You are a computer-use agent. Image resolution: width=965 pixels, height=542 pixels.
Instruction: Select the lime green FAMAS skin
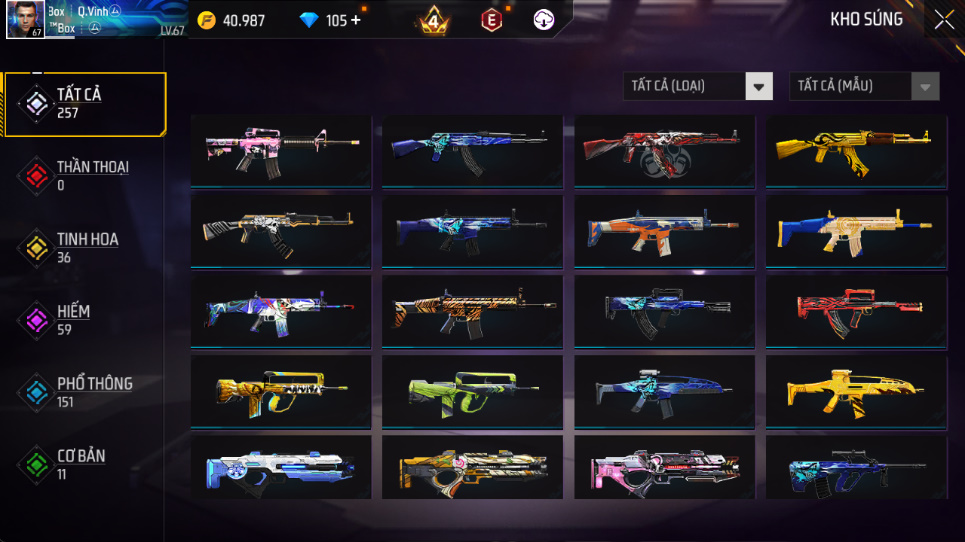point(472,390)
